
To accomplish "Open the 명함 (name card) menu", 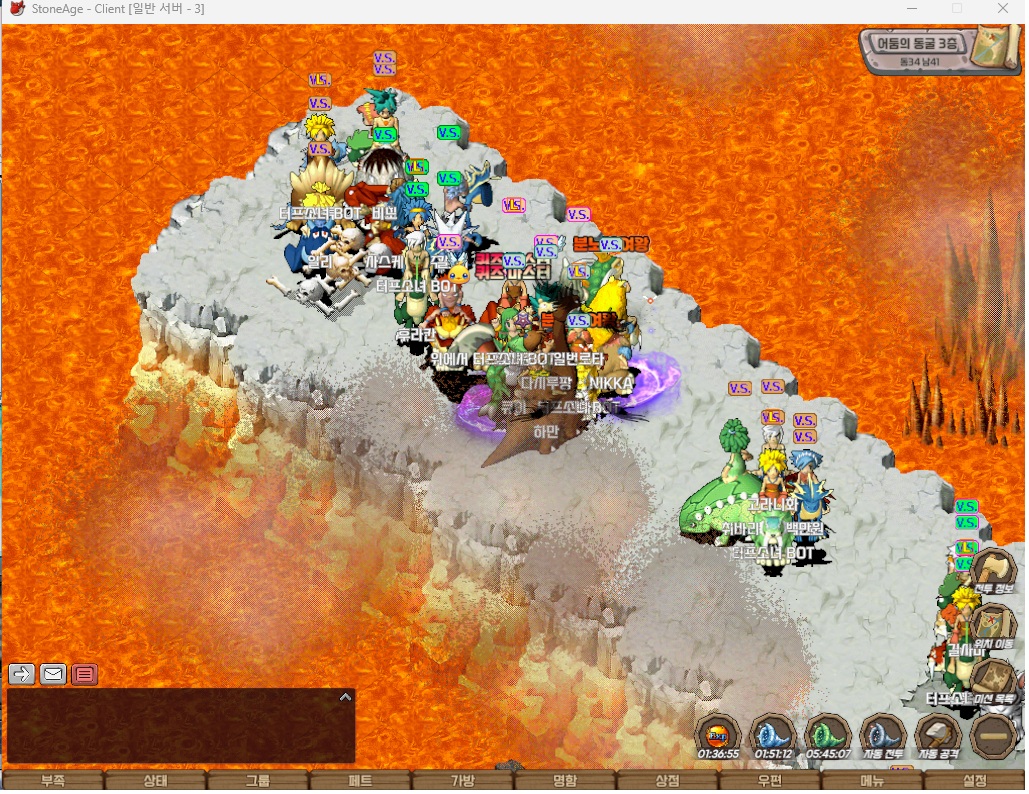I will tap(565, 781).
